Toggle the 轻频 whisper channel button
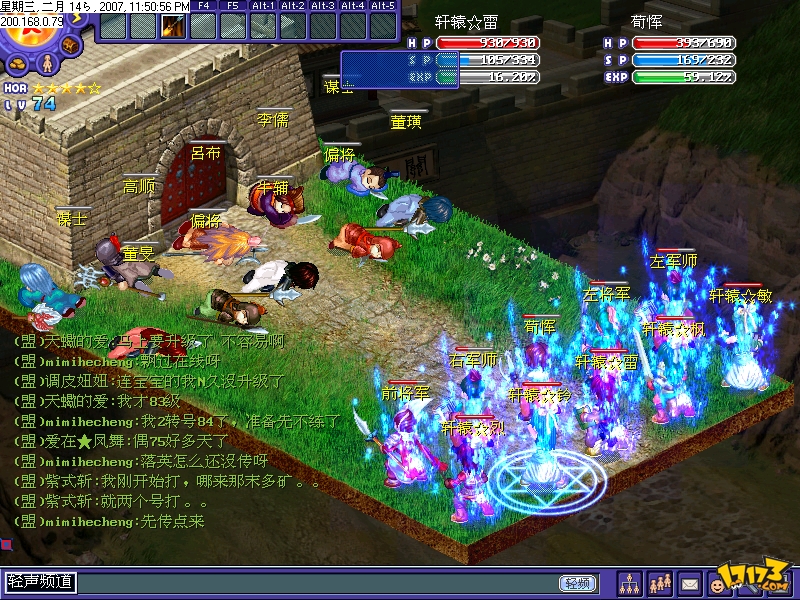Image resolution: width=800 pixels, height=600 pixels. (577, 582)
